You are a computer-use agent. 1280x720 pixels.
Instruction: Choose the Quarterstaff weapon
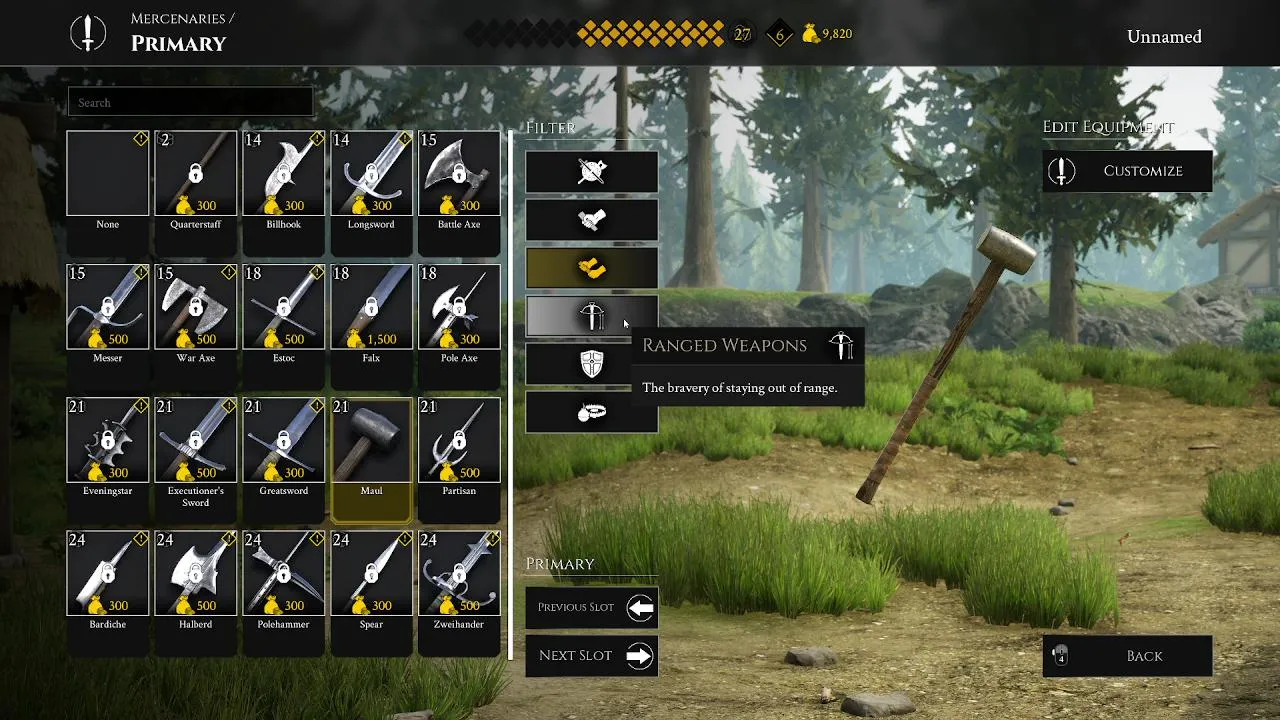click(x=196, y=174)
